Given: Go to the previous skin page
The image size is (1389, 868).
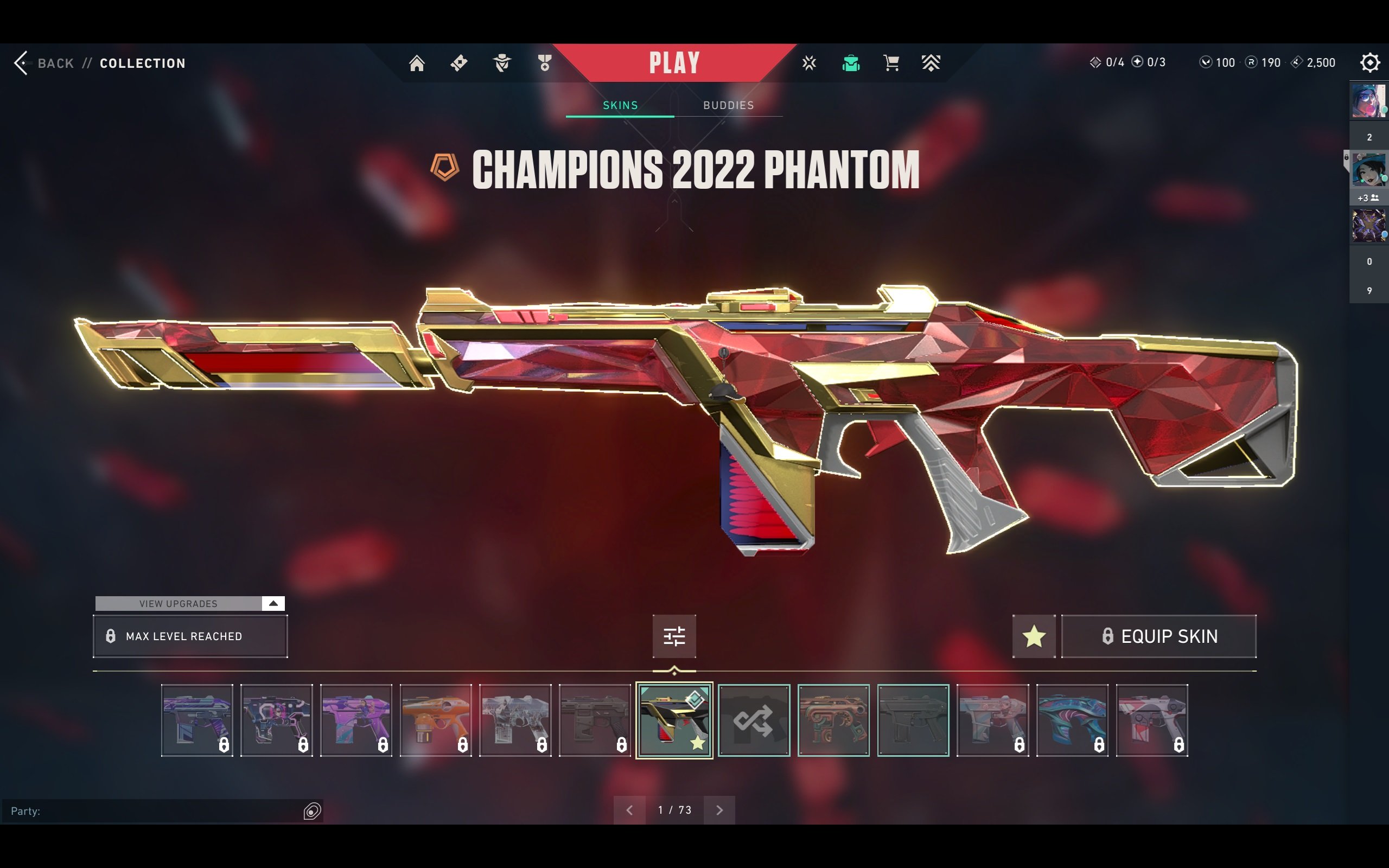Looking at the screenshot, I should coord(629,810).
